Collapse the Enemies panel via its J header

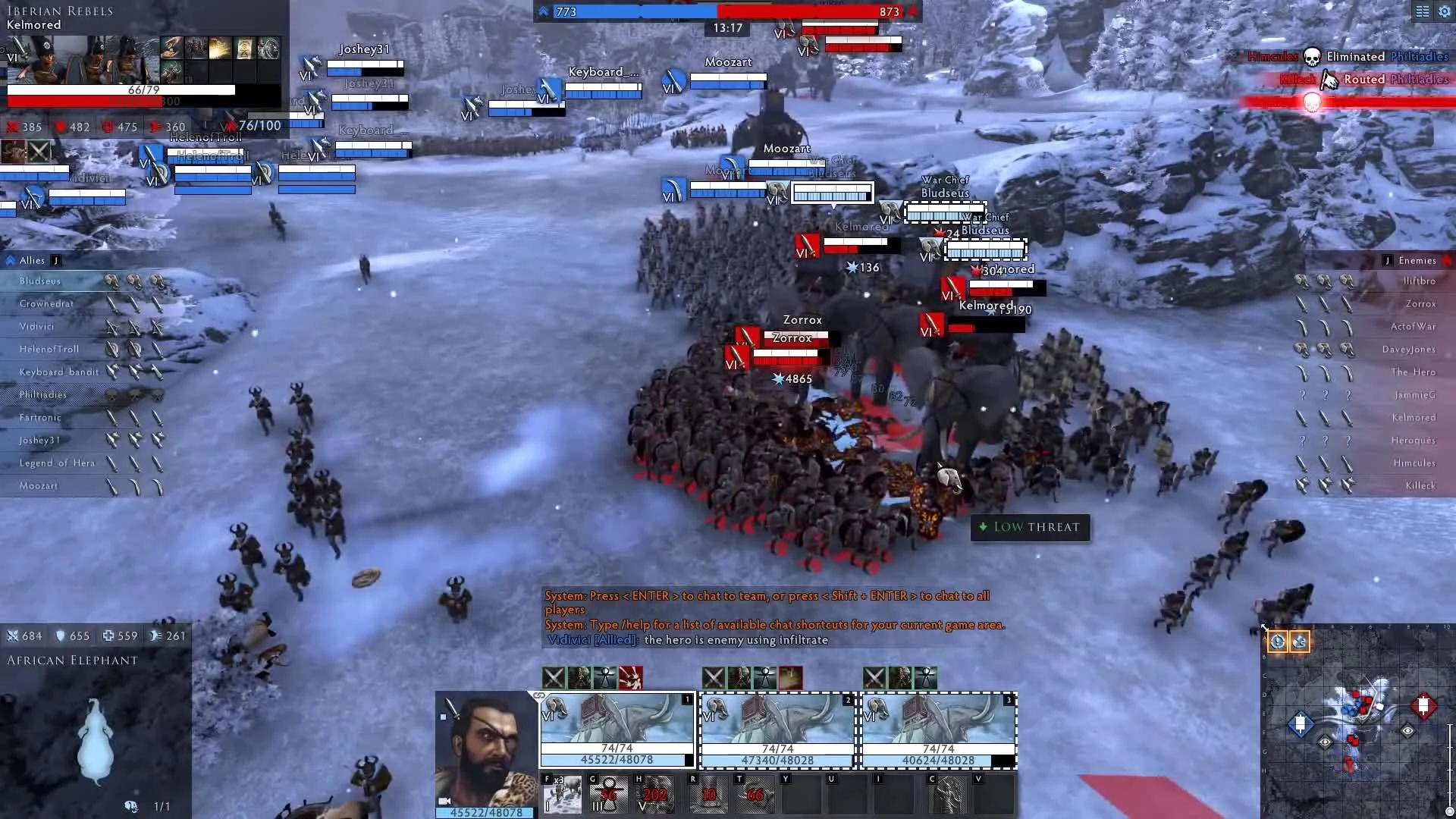tap(1388, 259)
